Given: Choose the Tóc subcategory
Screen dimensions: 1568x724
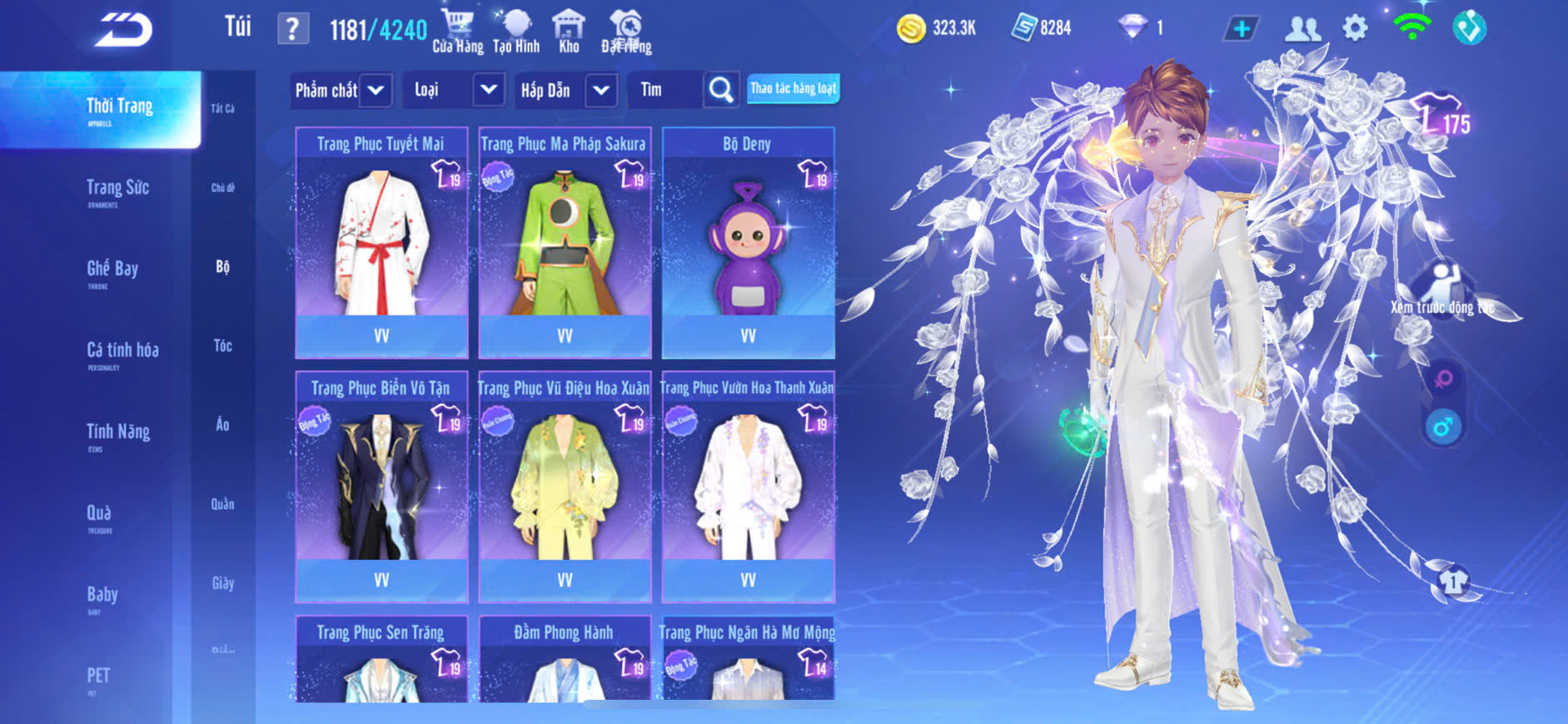Looking at the screenshot, I should tap(222, 345).
